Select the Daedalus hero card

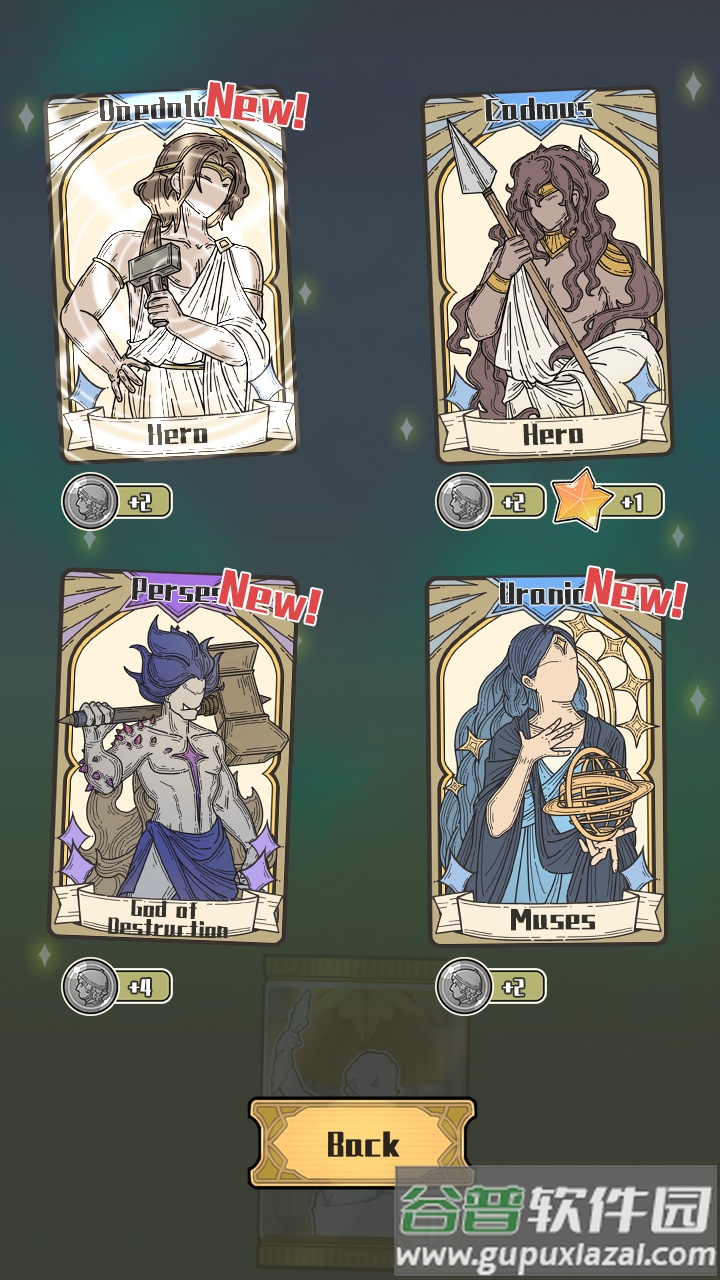click(x=171, y=275)
